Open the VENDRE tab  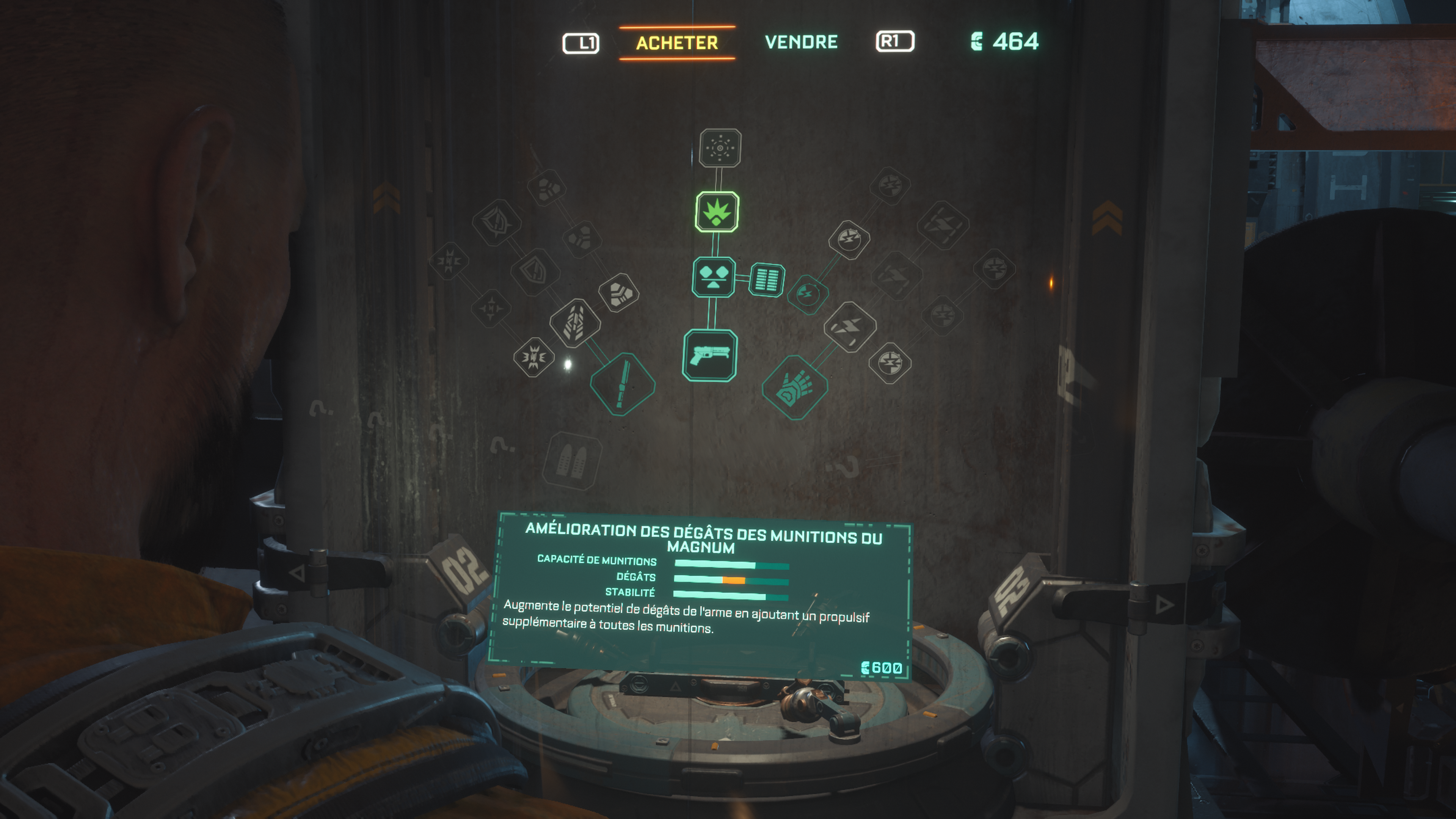(x=801, y=42)
